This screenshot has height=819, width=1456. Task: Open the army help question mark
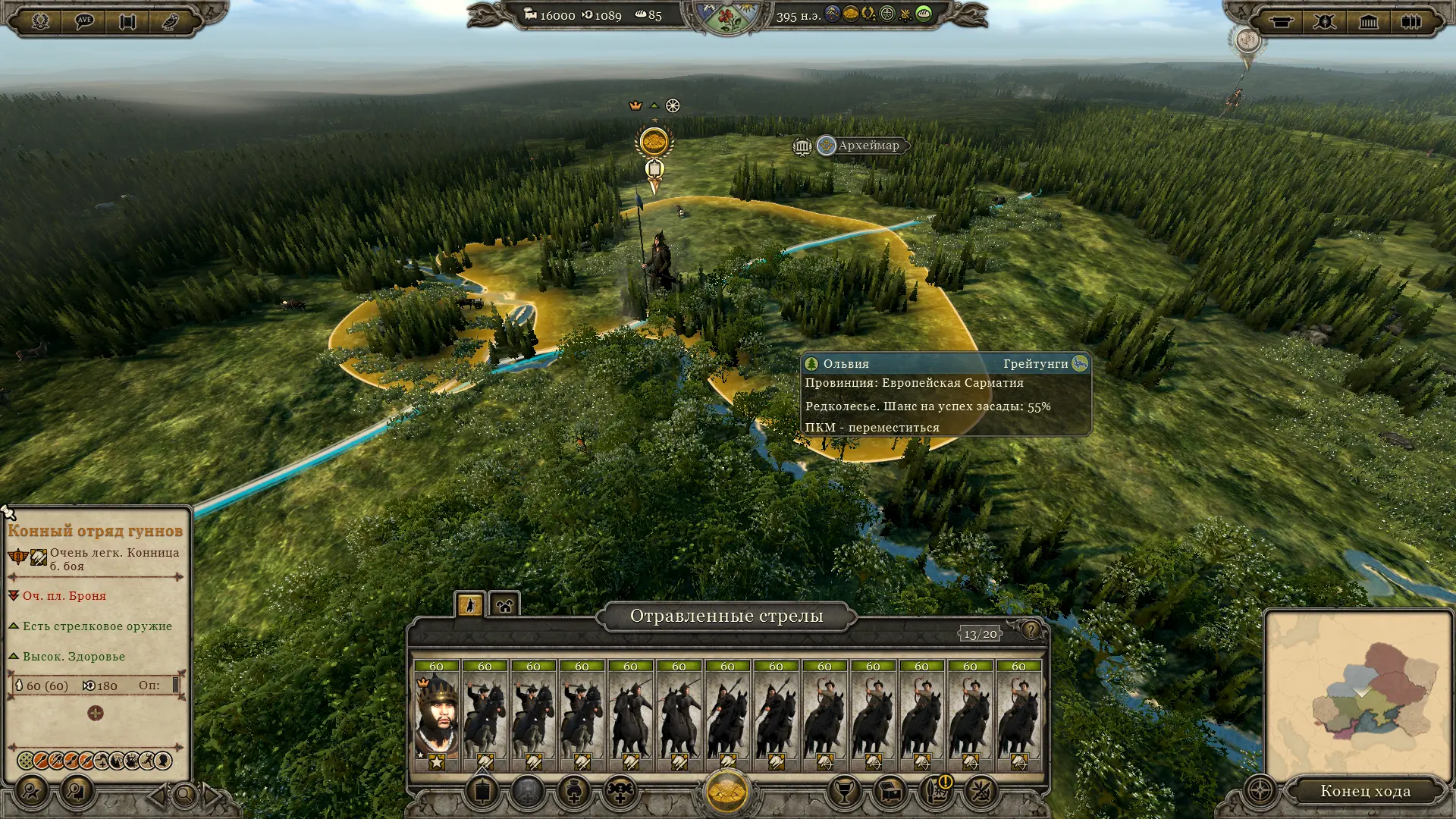1031,629
